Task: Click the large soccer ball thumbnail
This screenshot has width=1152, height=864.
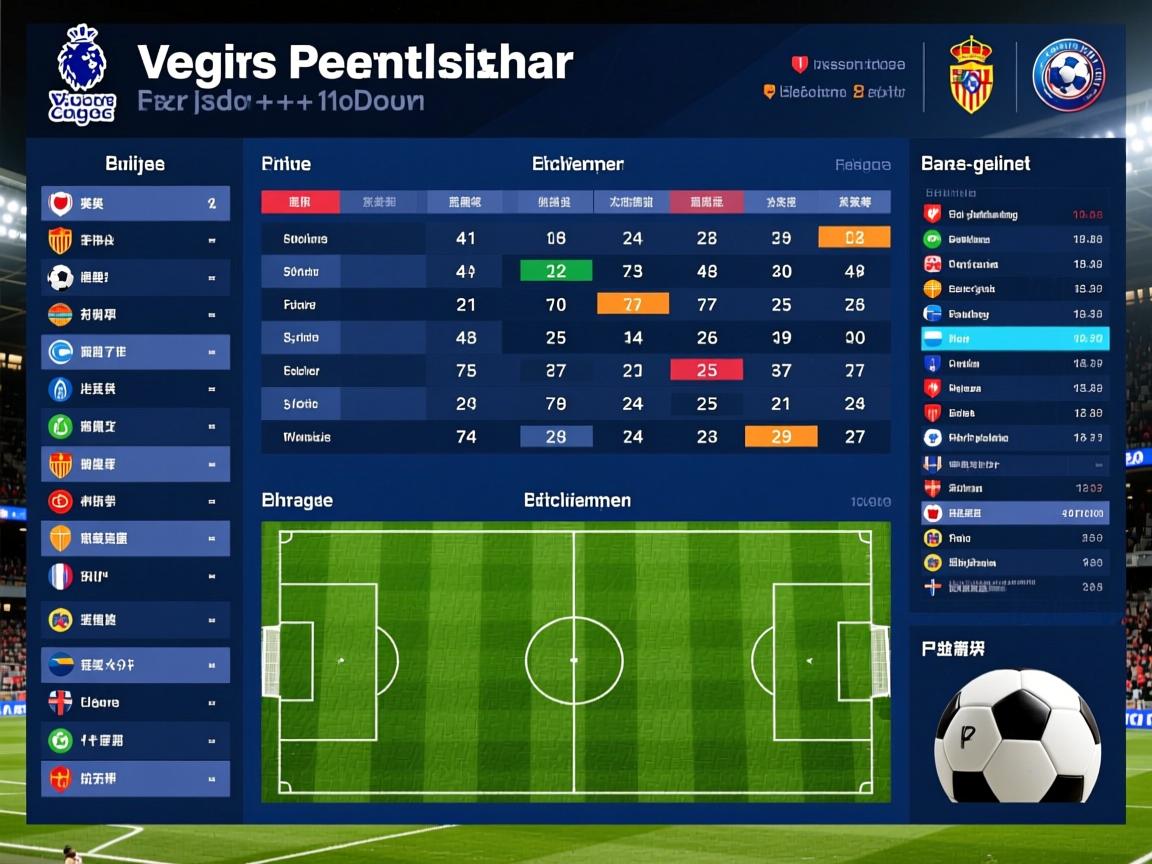Action: pyautogui.click(x=1016, y=736)
